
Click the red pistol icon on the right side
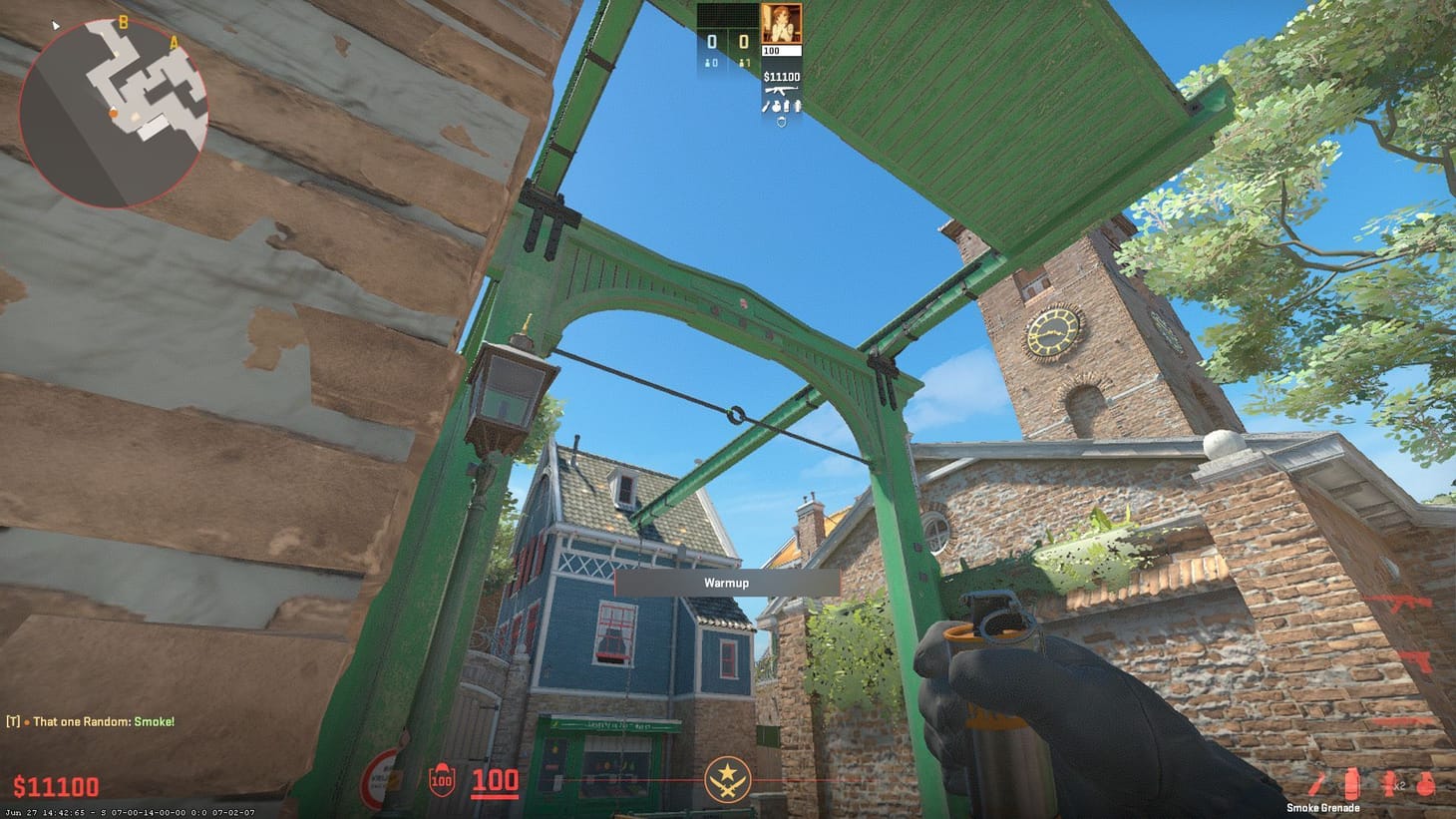[1416, 660]
